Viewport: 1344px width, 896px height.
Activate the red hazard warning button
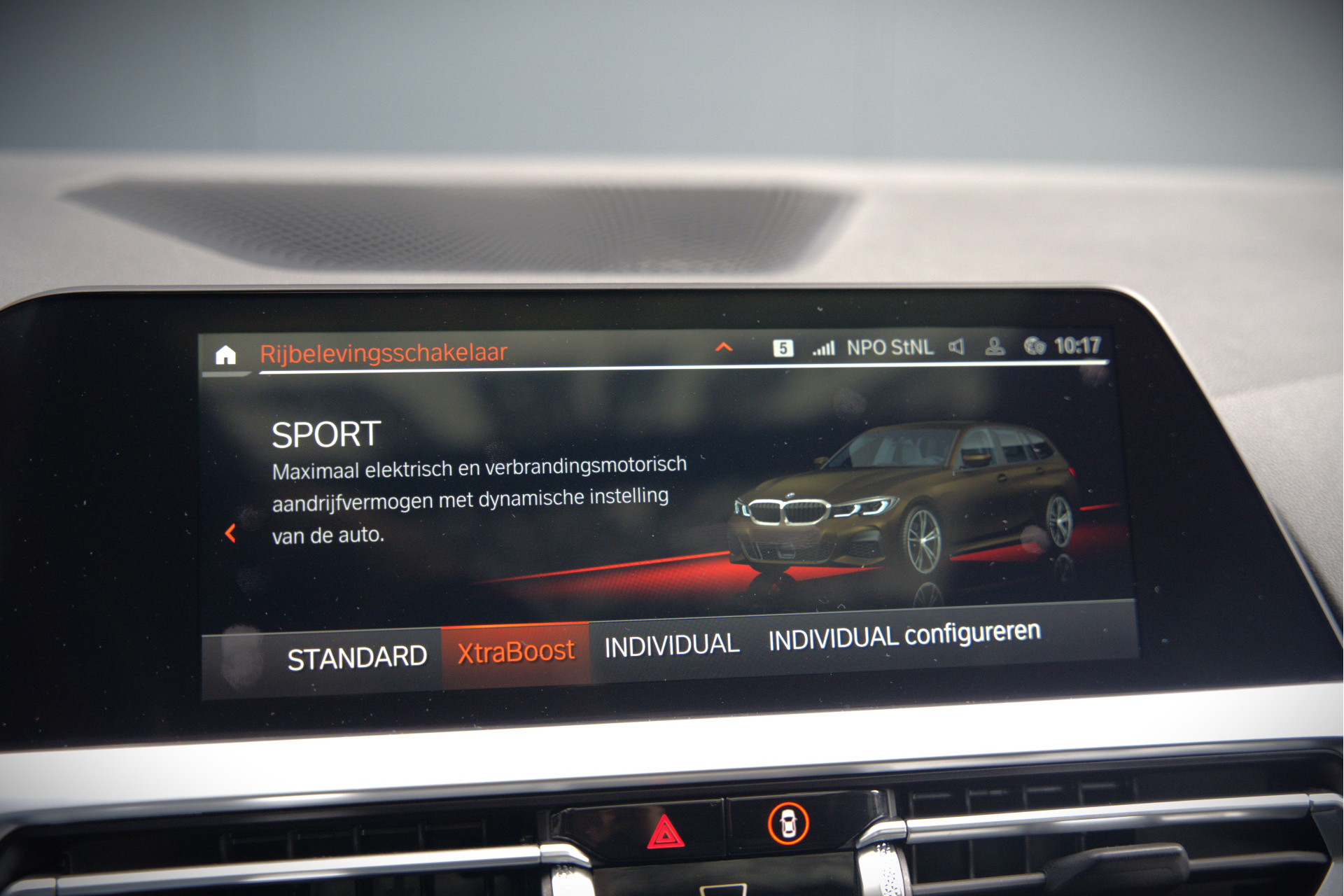click(x=665, y=833)
